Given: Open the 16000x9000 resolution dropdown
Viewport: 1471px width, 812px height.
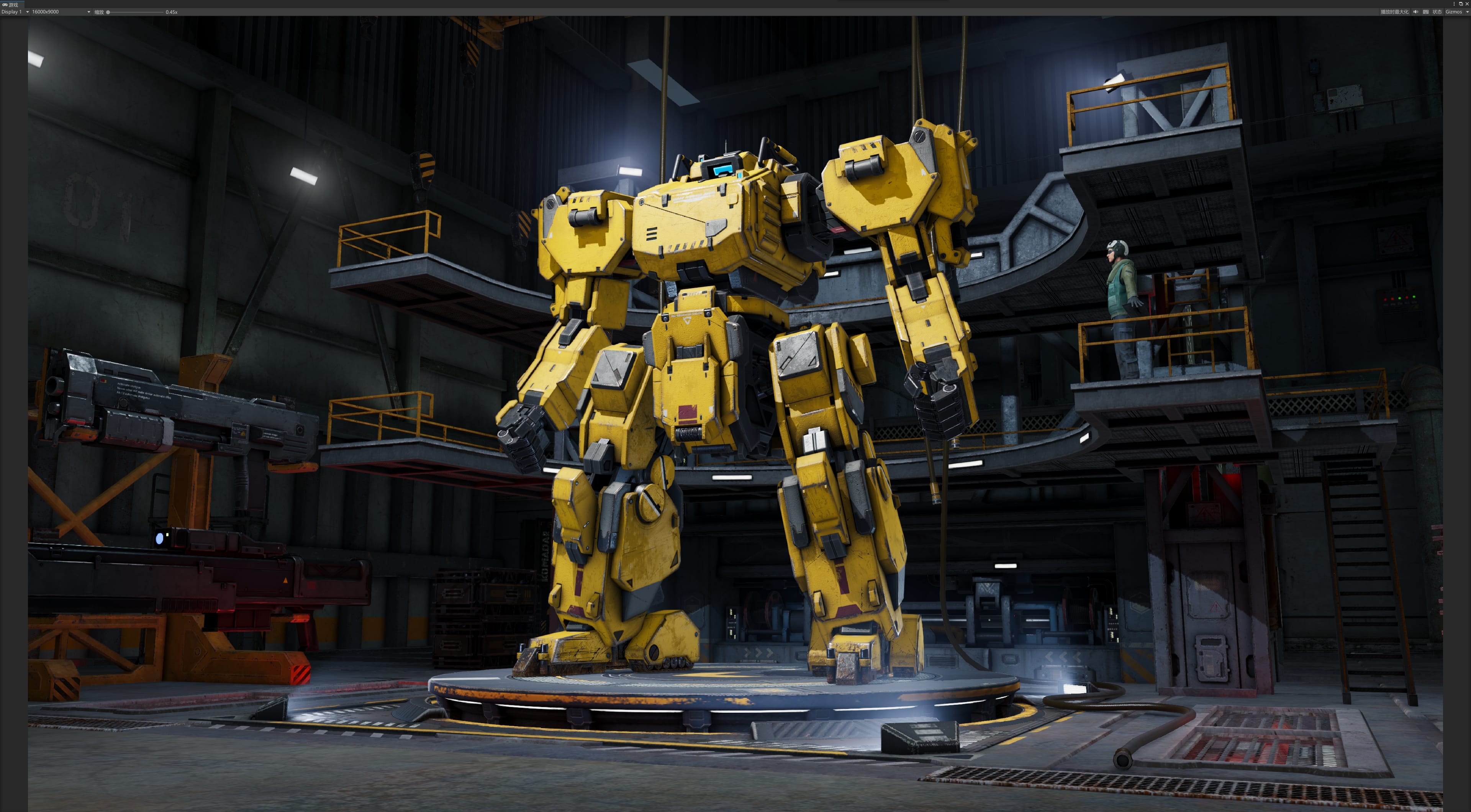Looking at the screenshot, I should [x=61, y=12].
